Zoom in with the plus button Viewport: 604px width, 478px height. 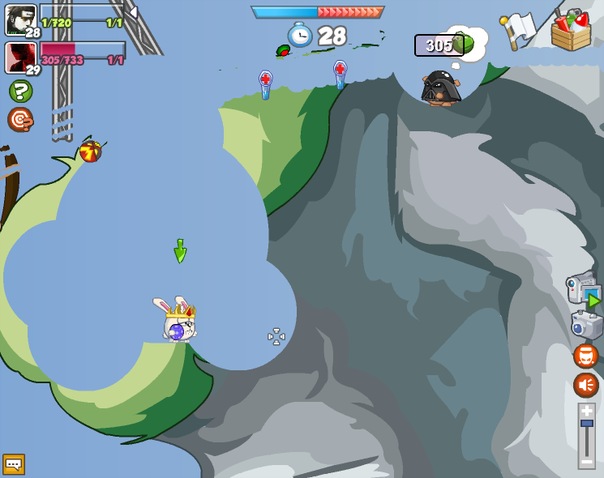tap(586, 410)
